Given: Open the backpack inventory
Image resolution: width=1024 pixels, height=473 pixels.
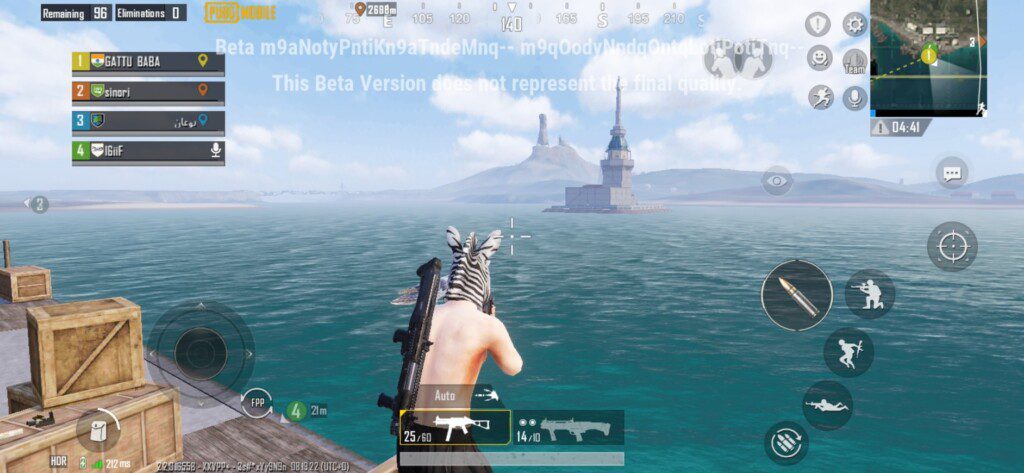Looking at the screenshot, I should (97, 431).
